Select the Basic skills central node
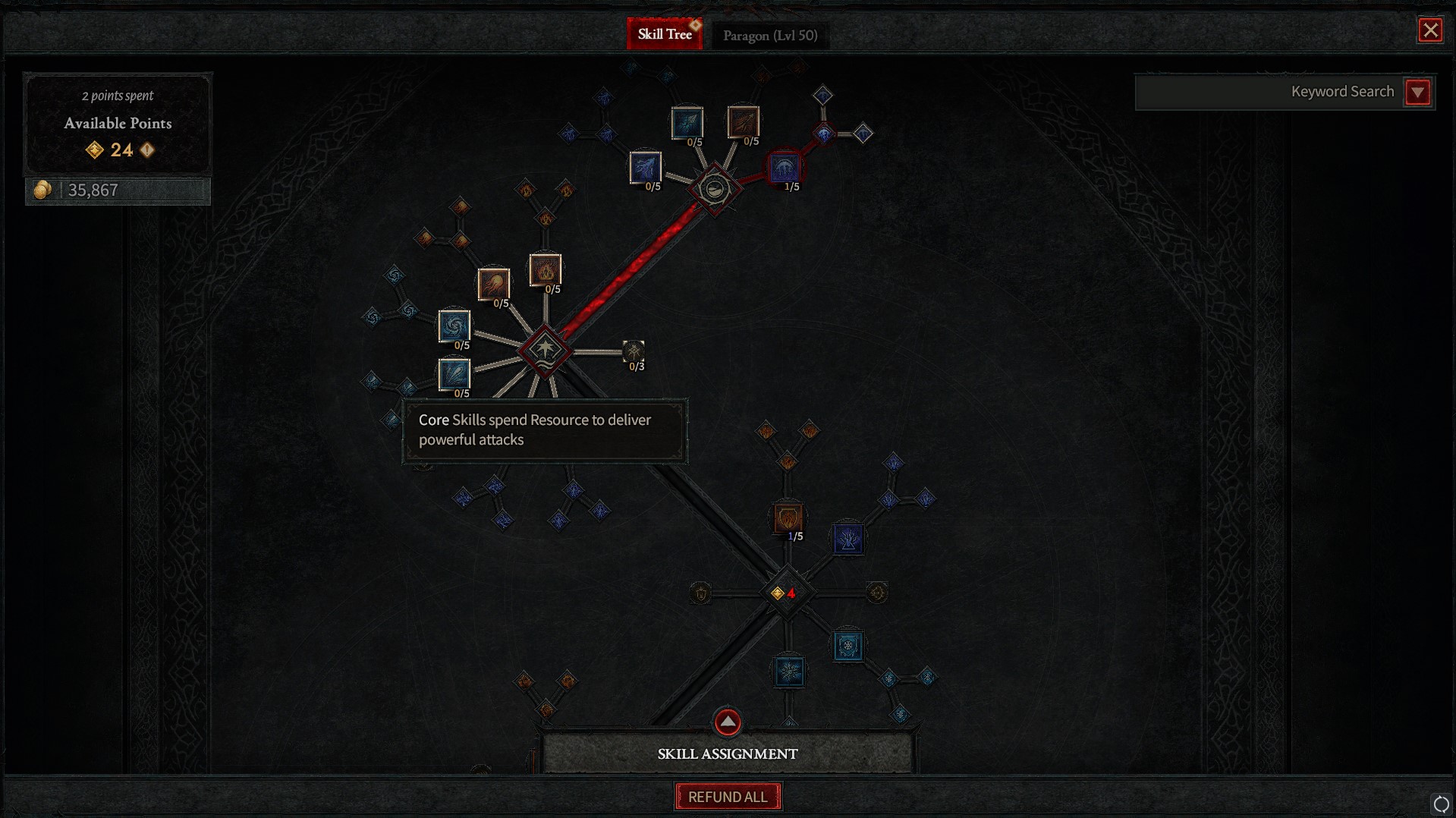Screen dimensions: 1456x818 pos(714,188)
